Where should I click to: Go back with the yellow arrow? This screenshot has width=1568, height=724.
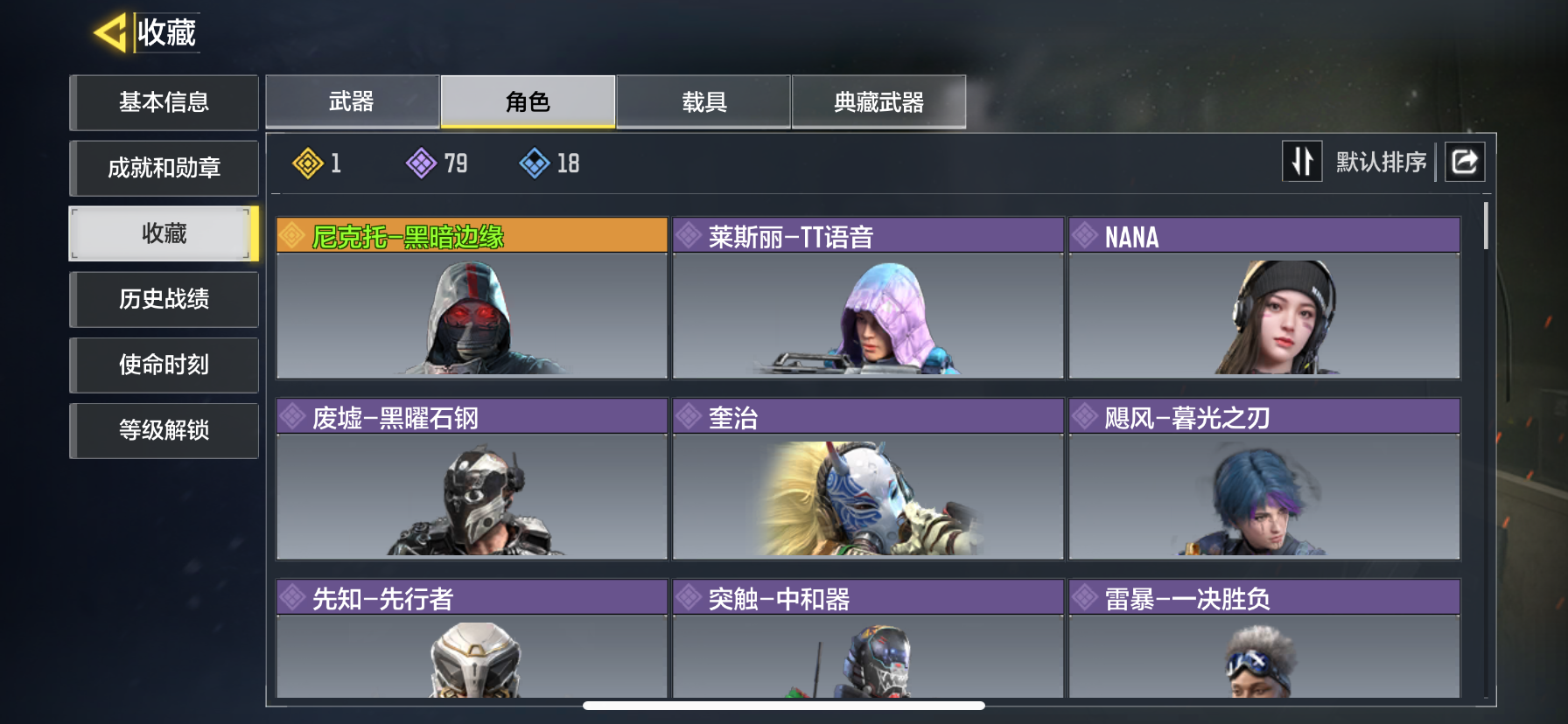pyautogui.click(x=111, y=33)
